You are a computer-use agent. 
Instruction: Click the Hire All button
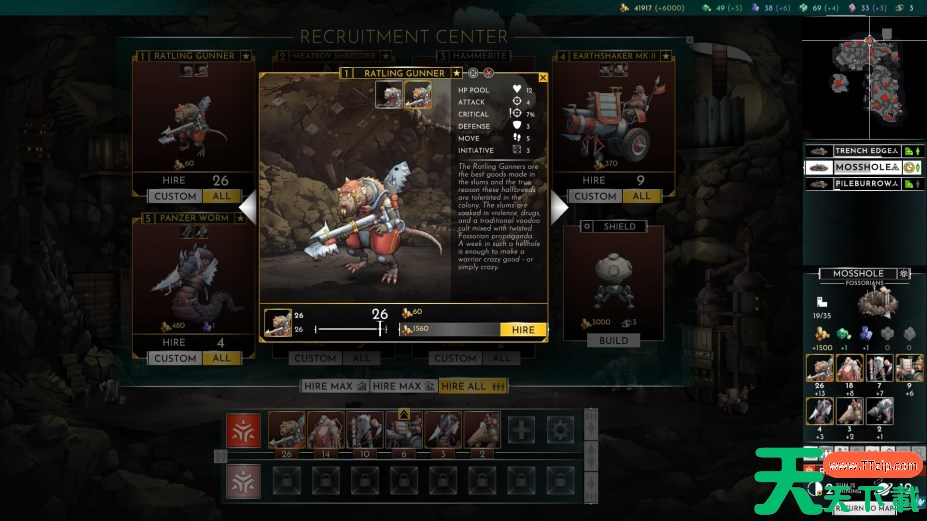474,386
